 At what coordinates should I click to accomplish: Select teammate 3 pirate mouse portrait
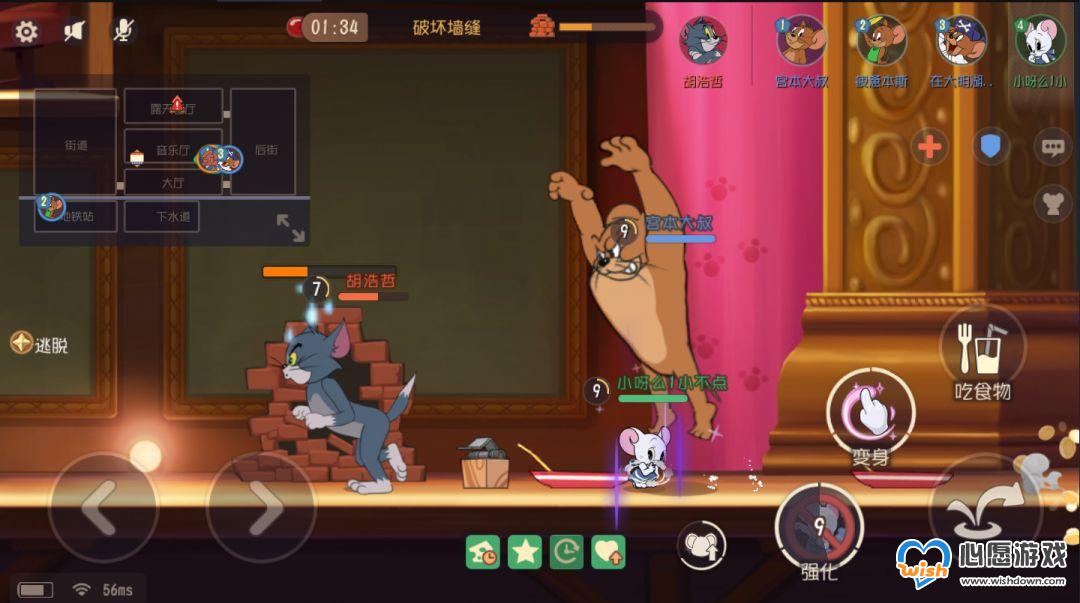click(x=961, y=41)
